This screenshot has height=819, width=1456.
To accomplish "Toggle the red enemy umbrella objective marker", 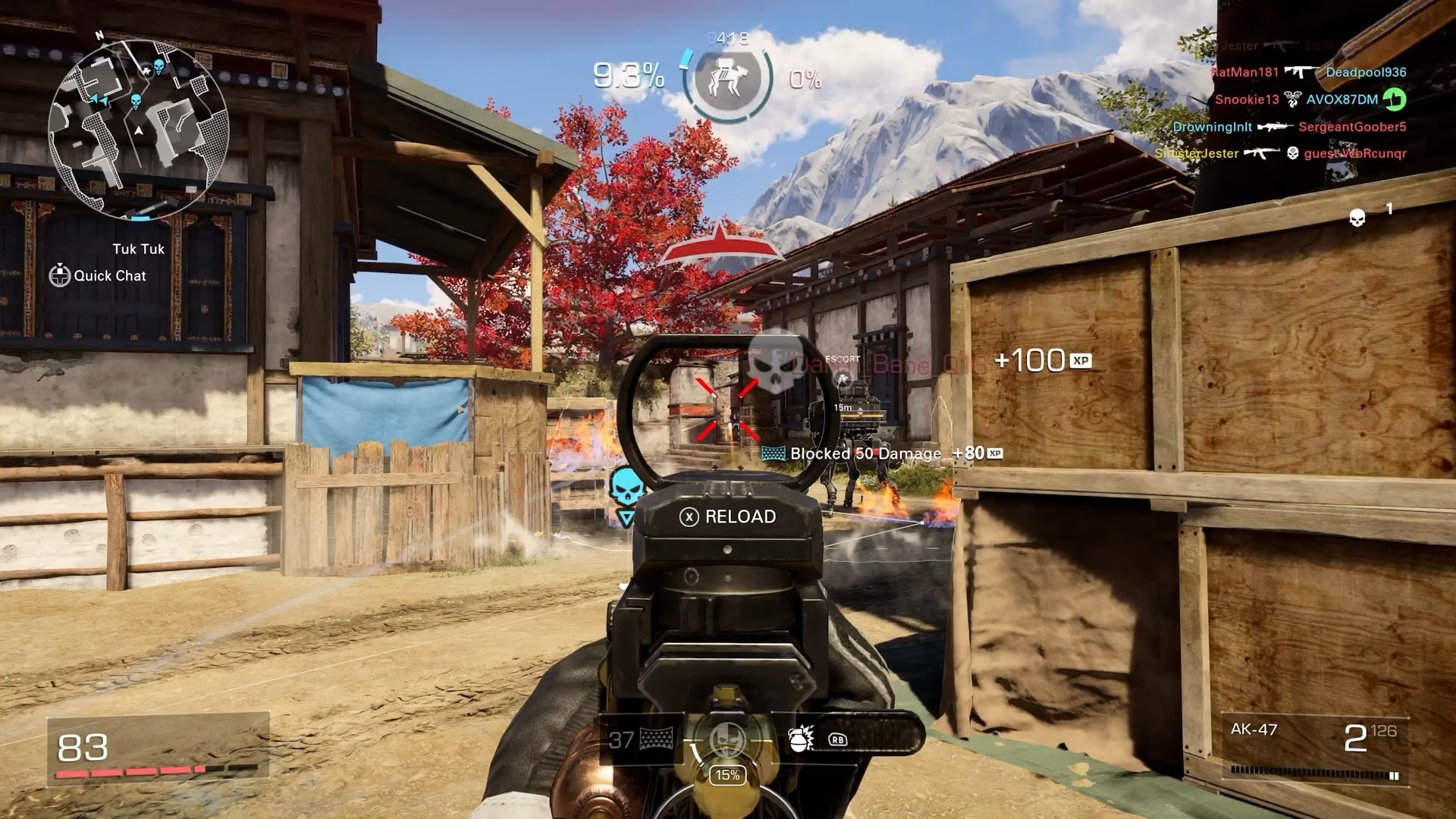I will tap(720, 244).
